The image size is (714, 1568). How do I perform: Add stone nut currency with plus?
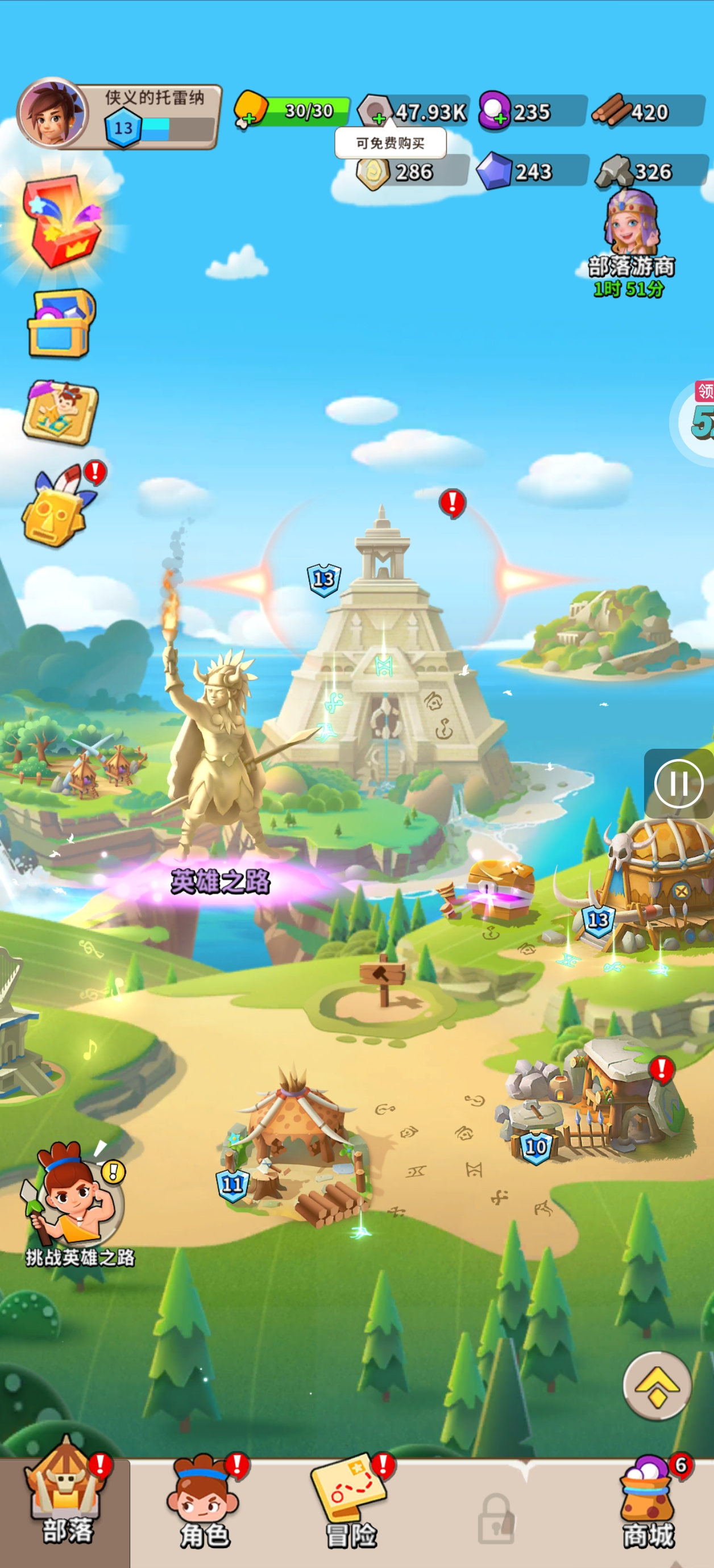click(x=379, y=118)
